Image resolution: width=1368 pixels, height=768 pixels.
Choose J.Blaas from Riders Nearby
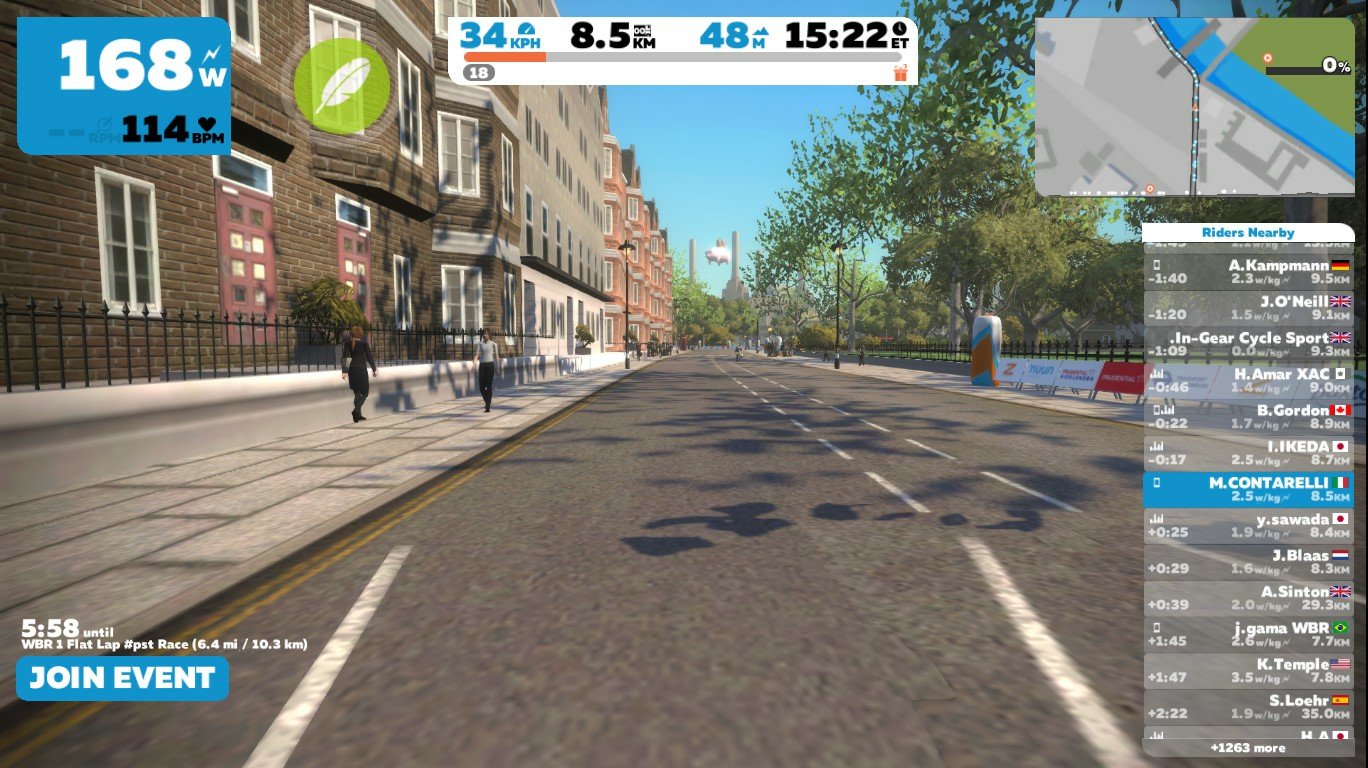pos(1248,562)
